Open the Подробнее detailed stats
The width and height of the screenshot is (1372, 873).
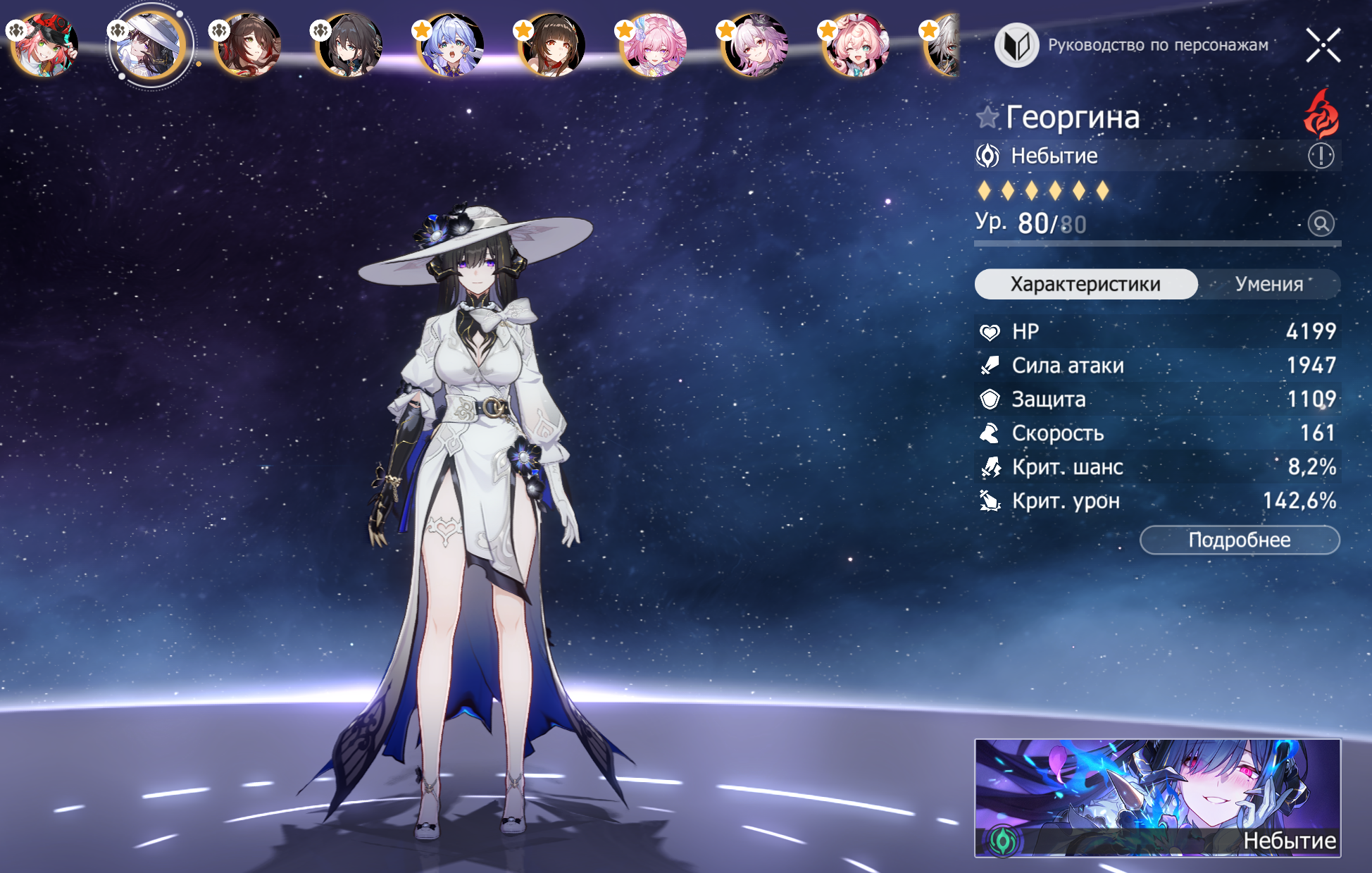[x=1240, y=540]
